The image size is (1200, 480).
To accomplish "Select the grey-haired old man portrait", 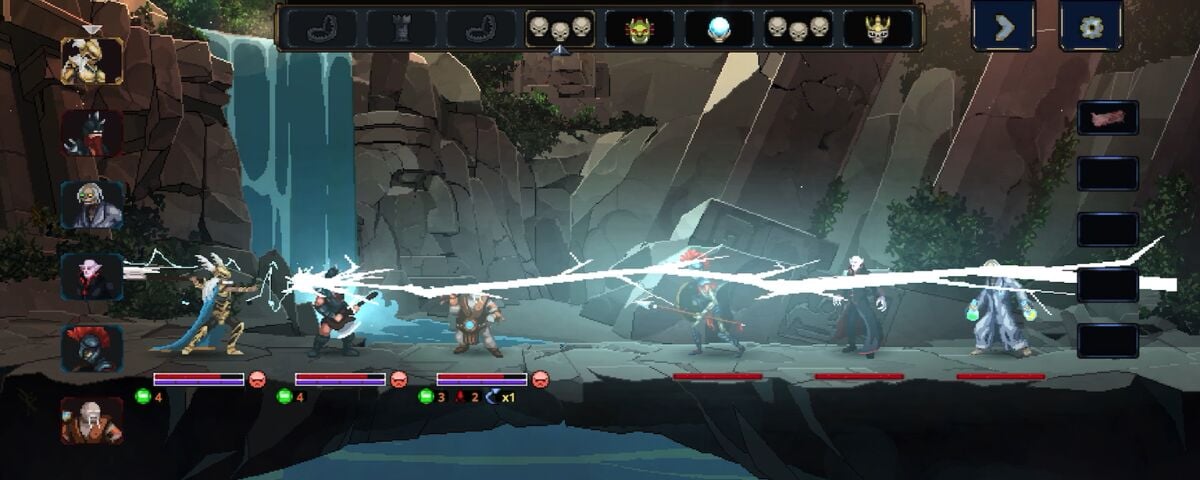I will click(x=91, y=205).
